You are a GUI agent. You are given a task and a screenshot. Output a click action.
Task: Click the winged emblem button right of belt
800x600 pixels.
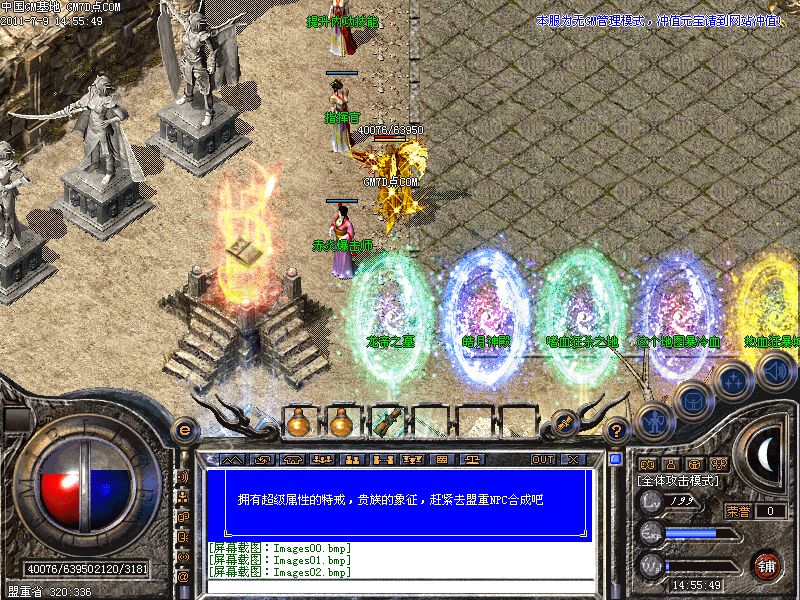[x=566, y=421]
